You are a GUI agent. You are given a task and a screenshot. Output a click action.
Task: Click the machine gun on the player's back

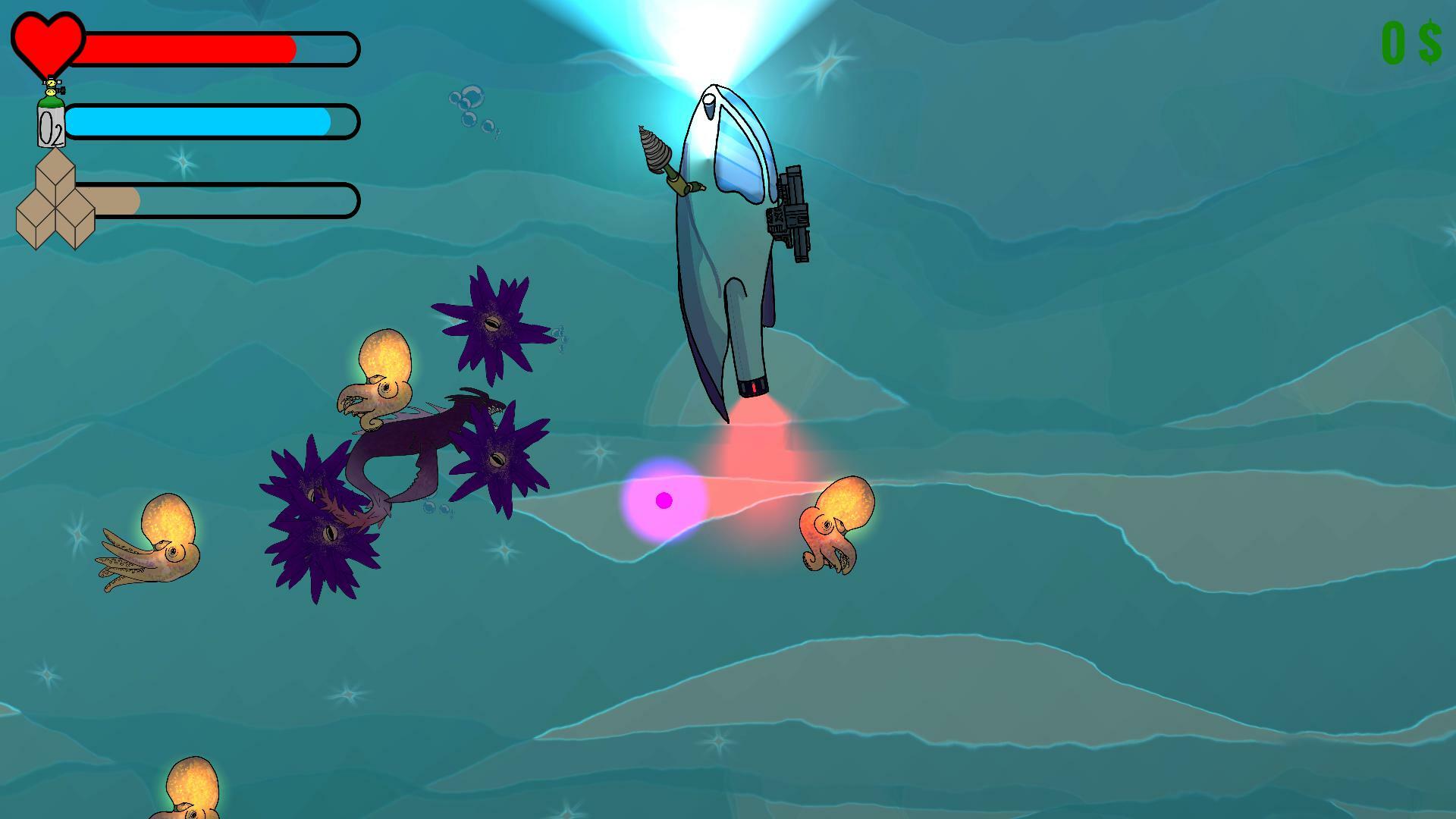(792, 216)
